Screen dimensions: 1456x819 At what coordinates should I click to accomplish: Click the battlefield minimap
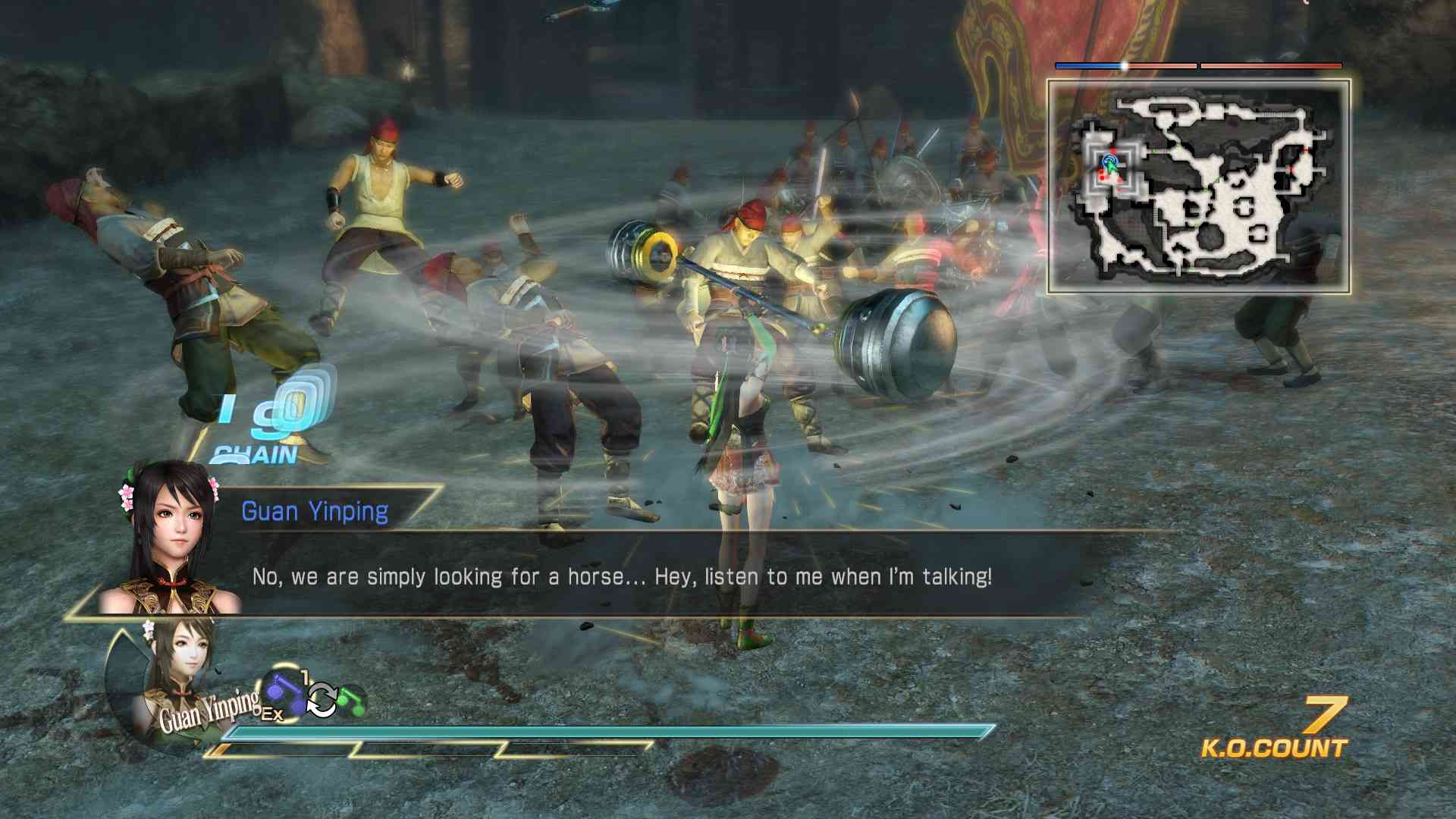(1198, 187)
